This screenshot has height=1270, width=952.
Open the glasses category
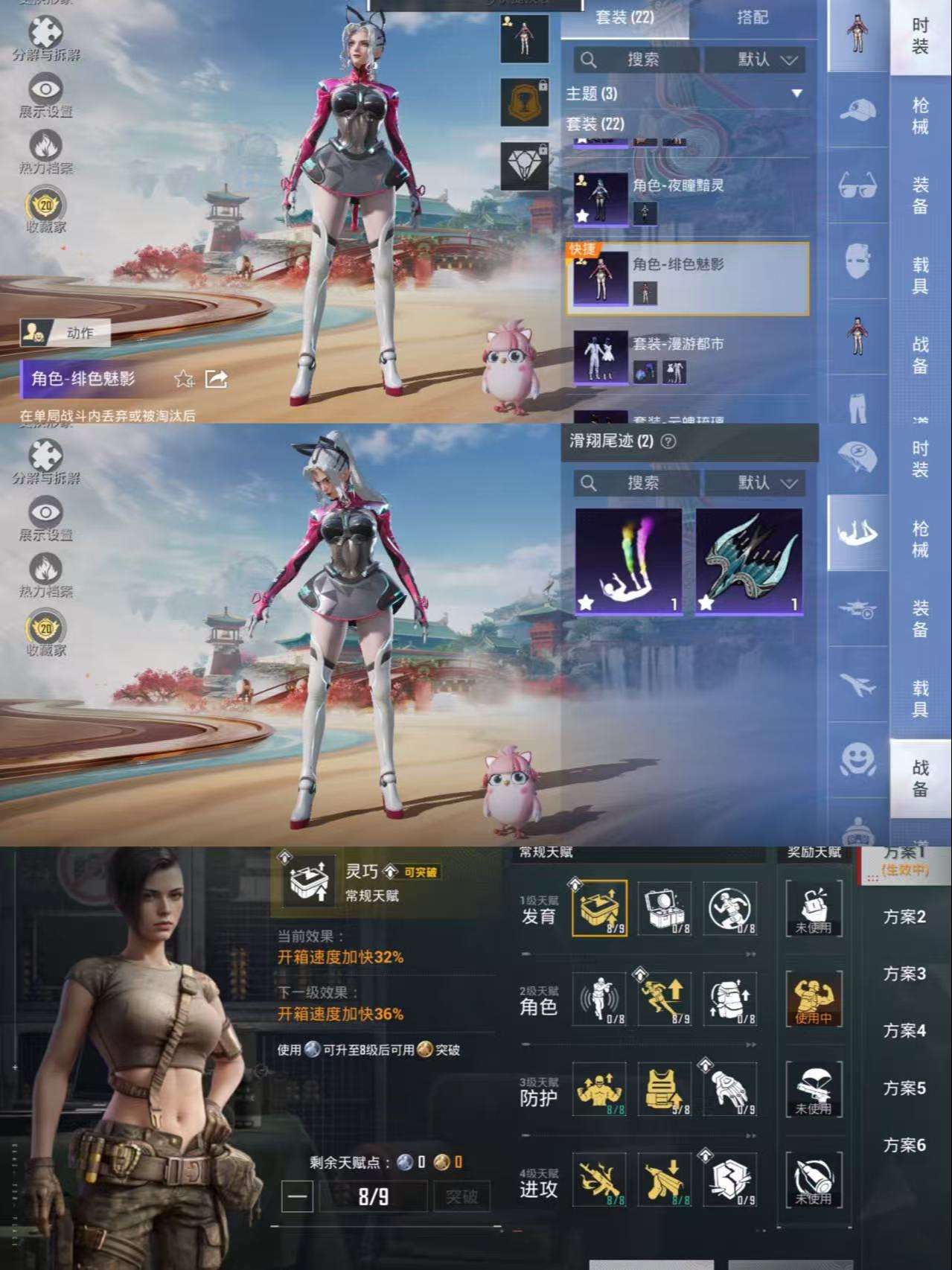click(857, 184)
